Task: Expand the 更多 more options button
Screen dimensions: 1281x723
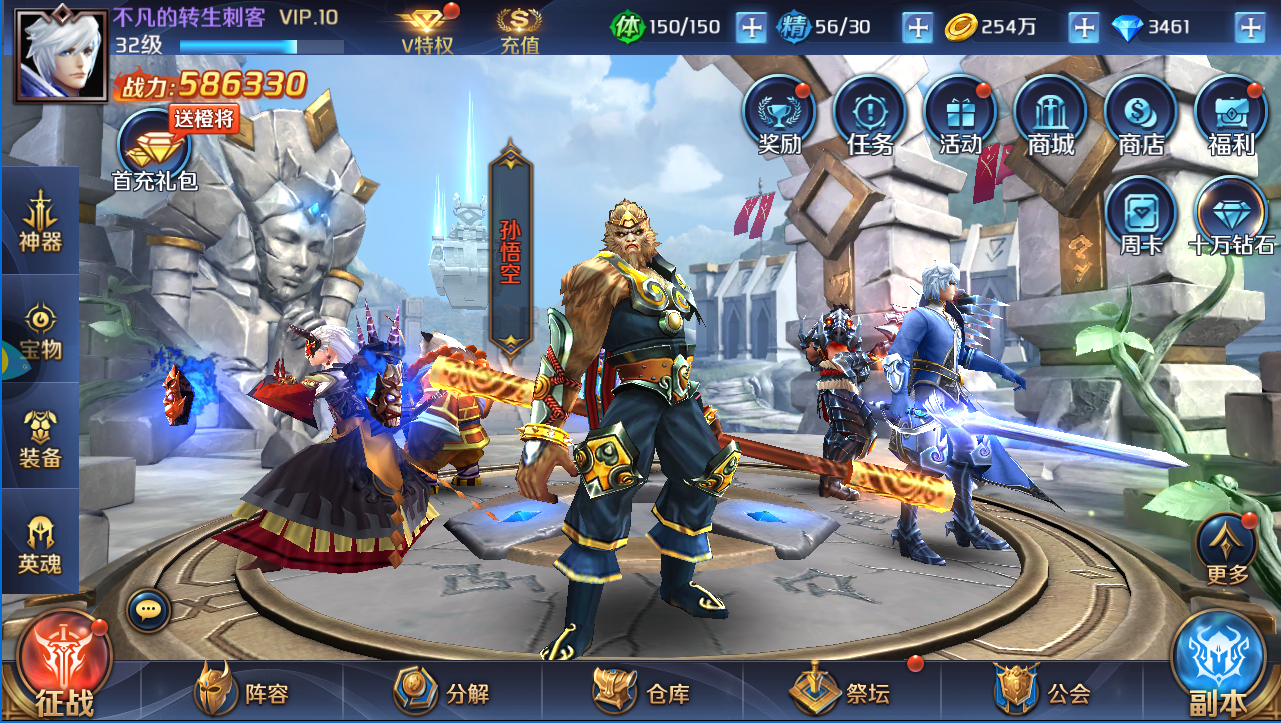Action: click(x=1227, y=549)
